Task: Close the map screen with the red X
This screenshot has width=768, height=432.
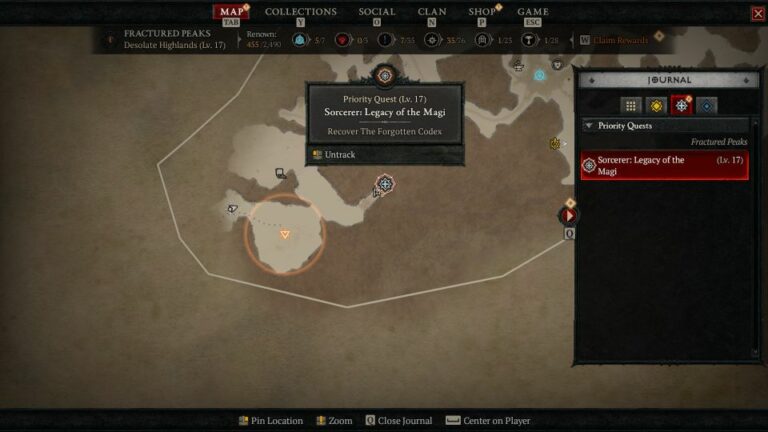Action: [x=757, y=14]
